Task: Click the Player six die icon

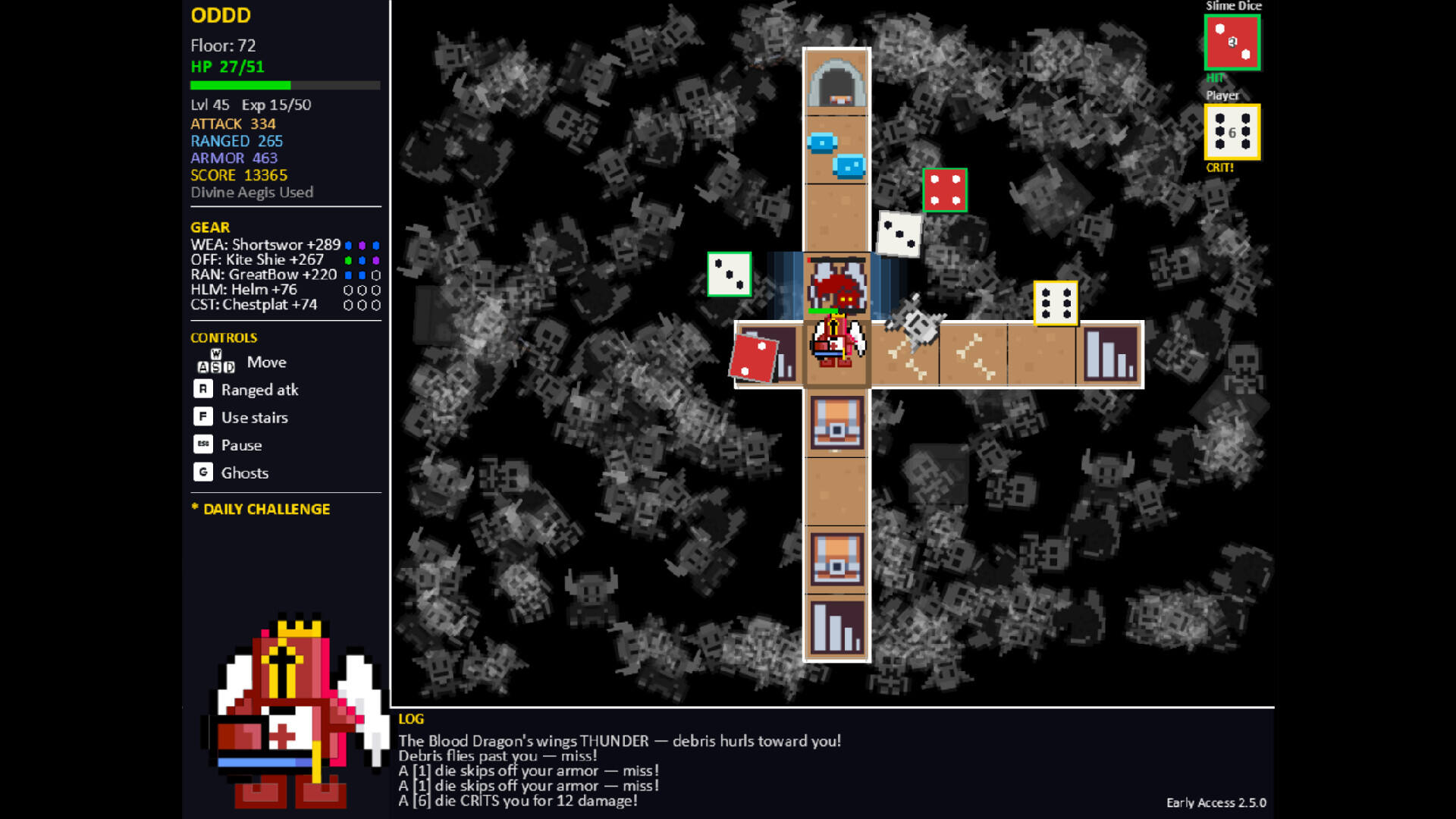Action: [x=1232, y=132]
